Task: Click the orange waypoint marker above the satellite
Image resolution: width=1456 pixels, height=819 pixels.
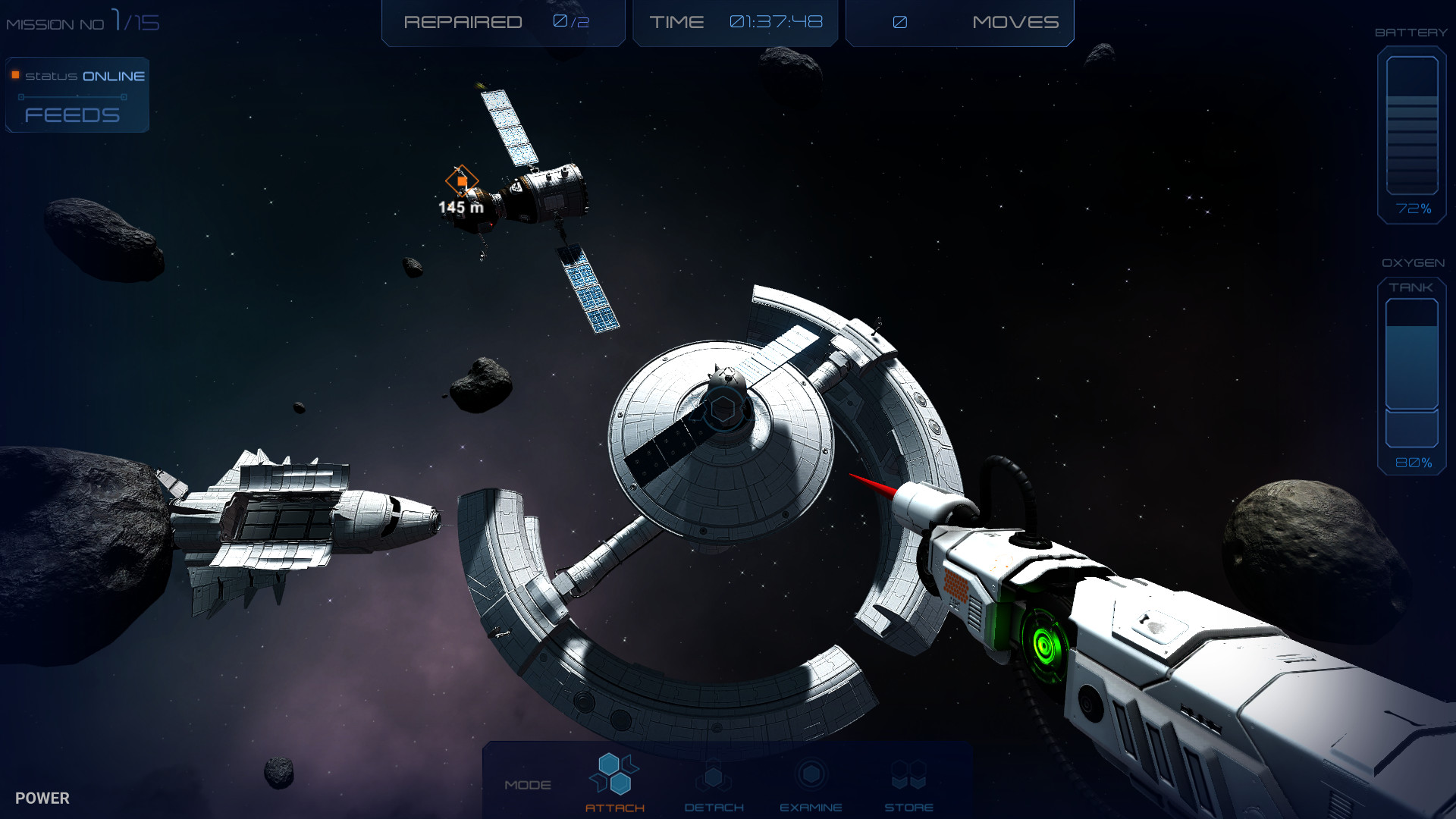Action: click(x=463, y=182)
